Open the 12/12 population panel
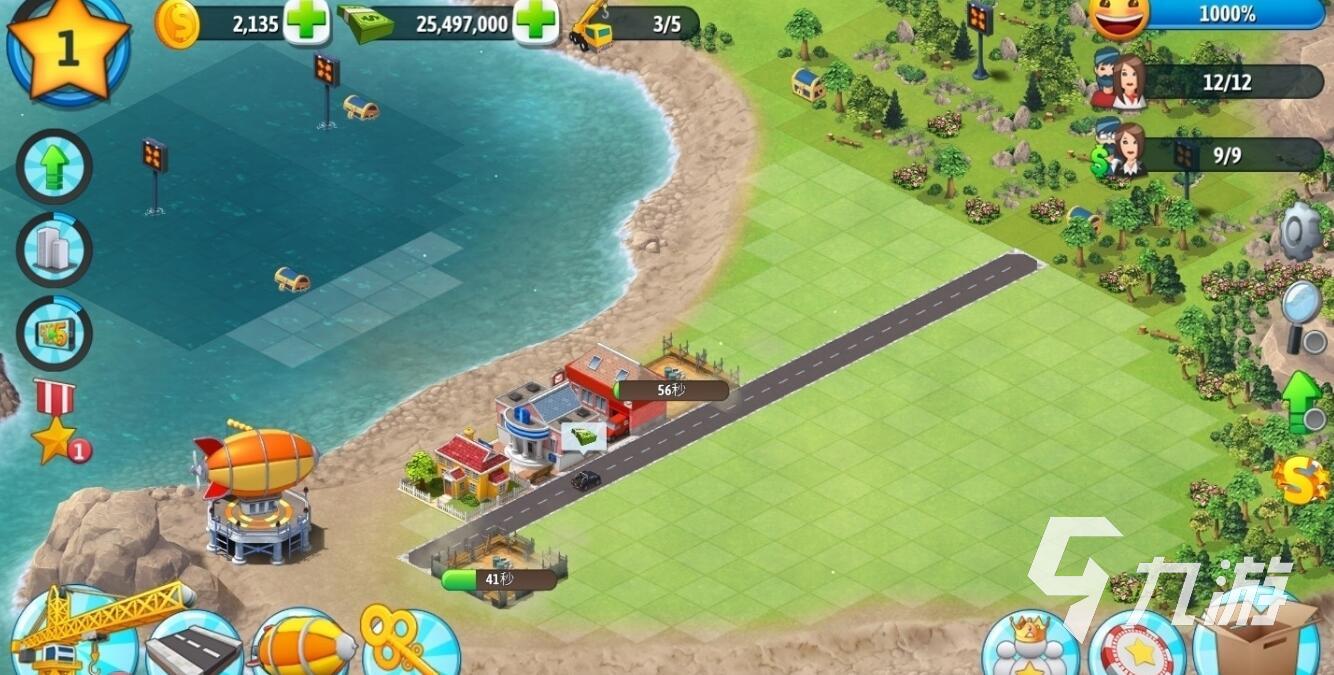Image resolution: width=1334 pixels, height=675 pixels. (x=1225, y=82)
